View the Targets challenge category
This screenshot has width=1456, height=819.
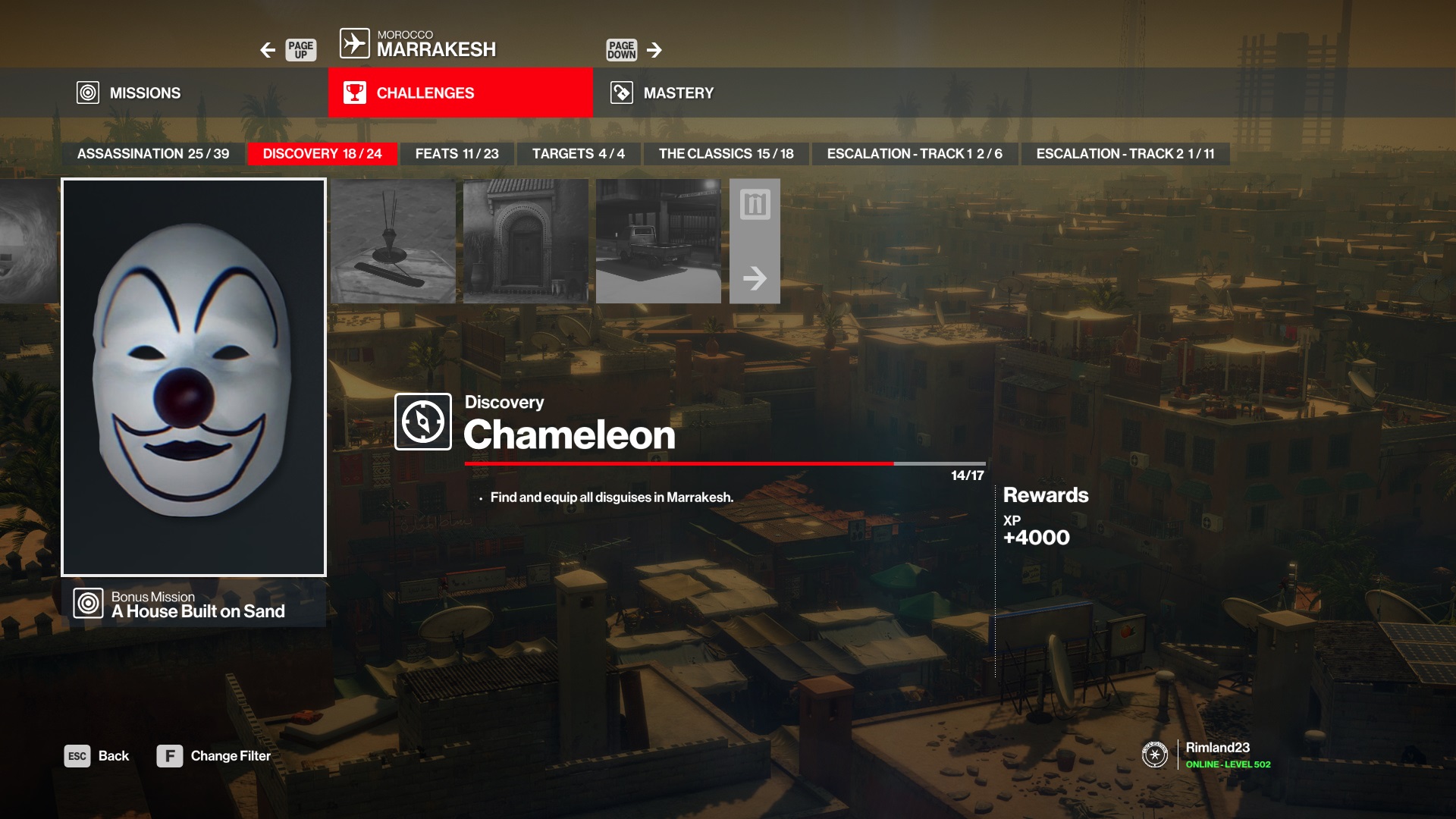[x=578, y=154]
